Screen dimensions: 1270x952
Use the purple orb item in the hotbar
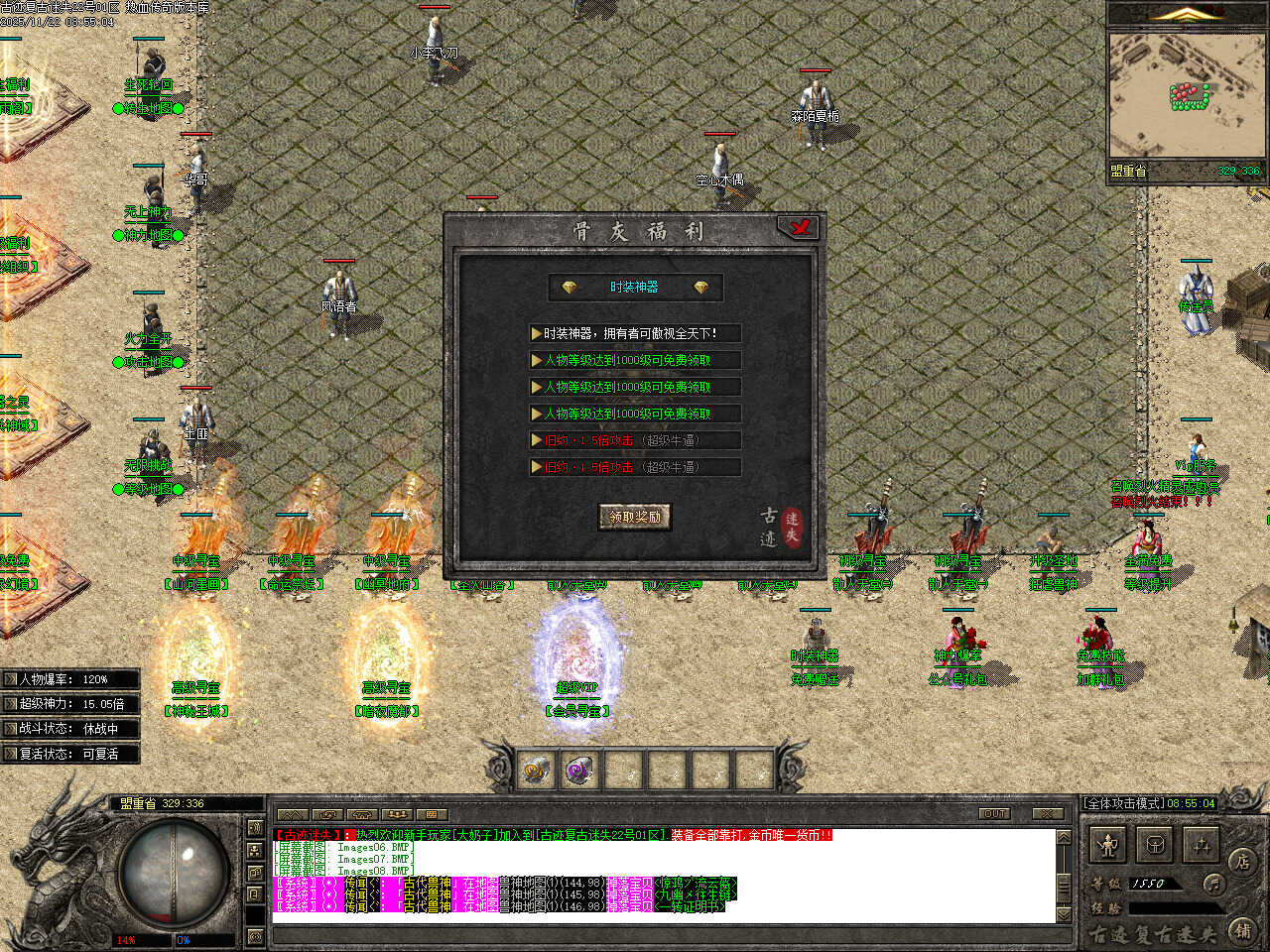coord(580,770)
